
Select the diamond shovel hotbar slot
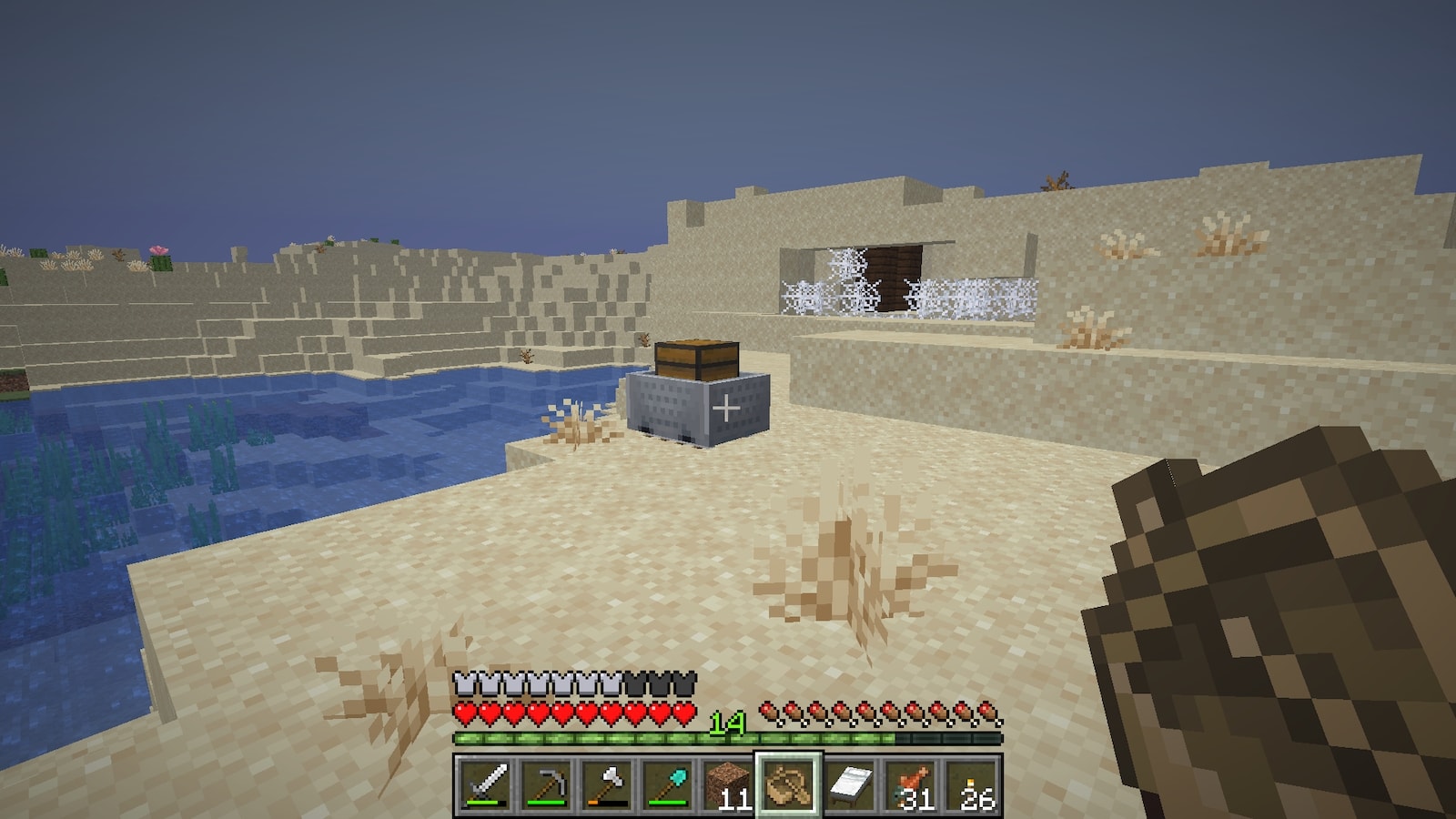(x=668, y=784)
